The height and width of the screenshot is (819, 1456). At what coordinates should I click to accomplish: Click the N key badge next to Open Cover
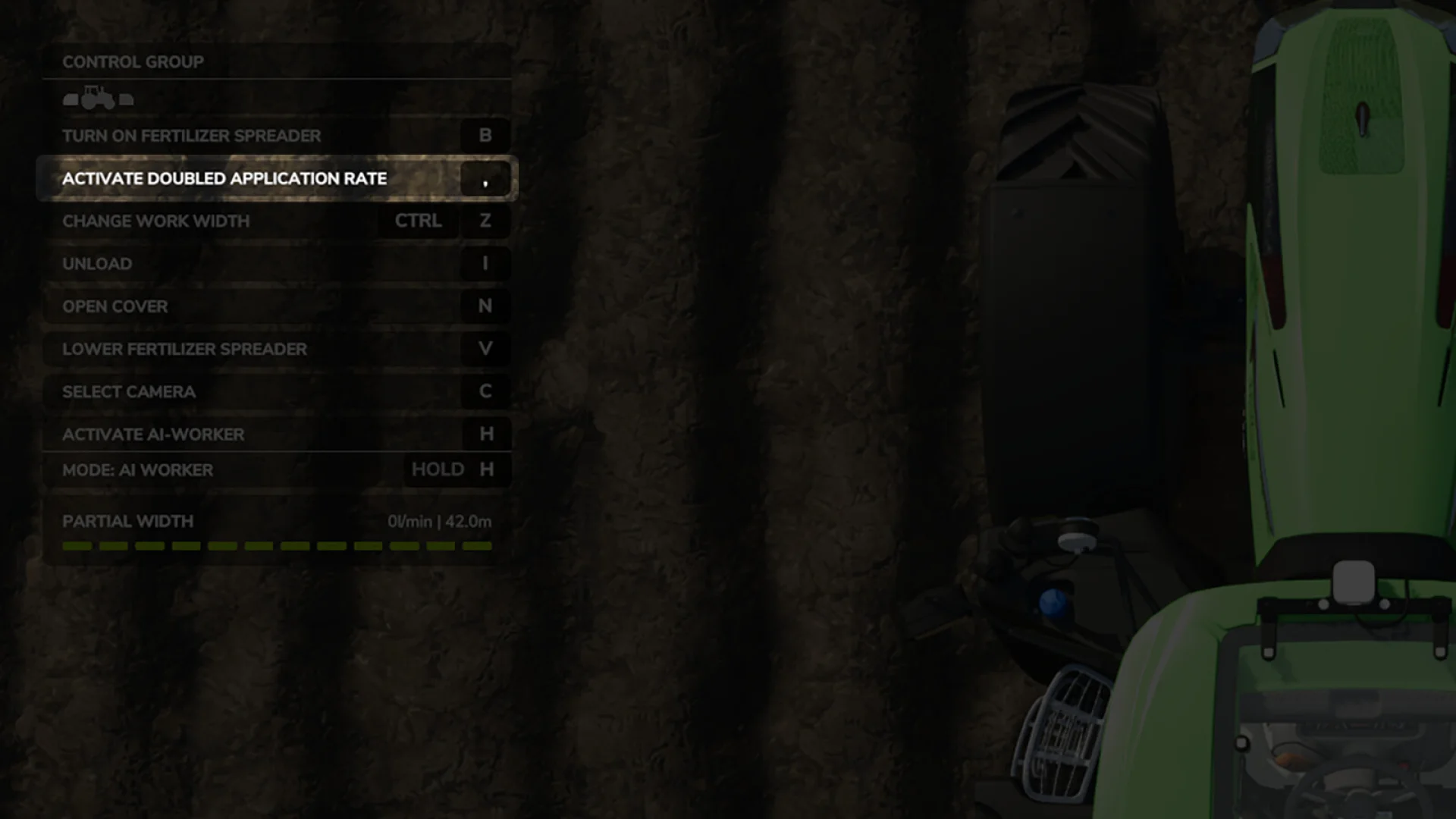(x=485, y=306)
